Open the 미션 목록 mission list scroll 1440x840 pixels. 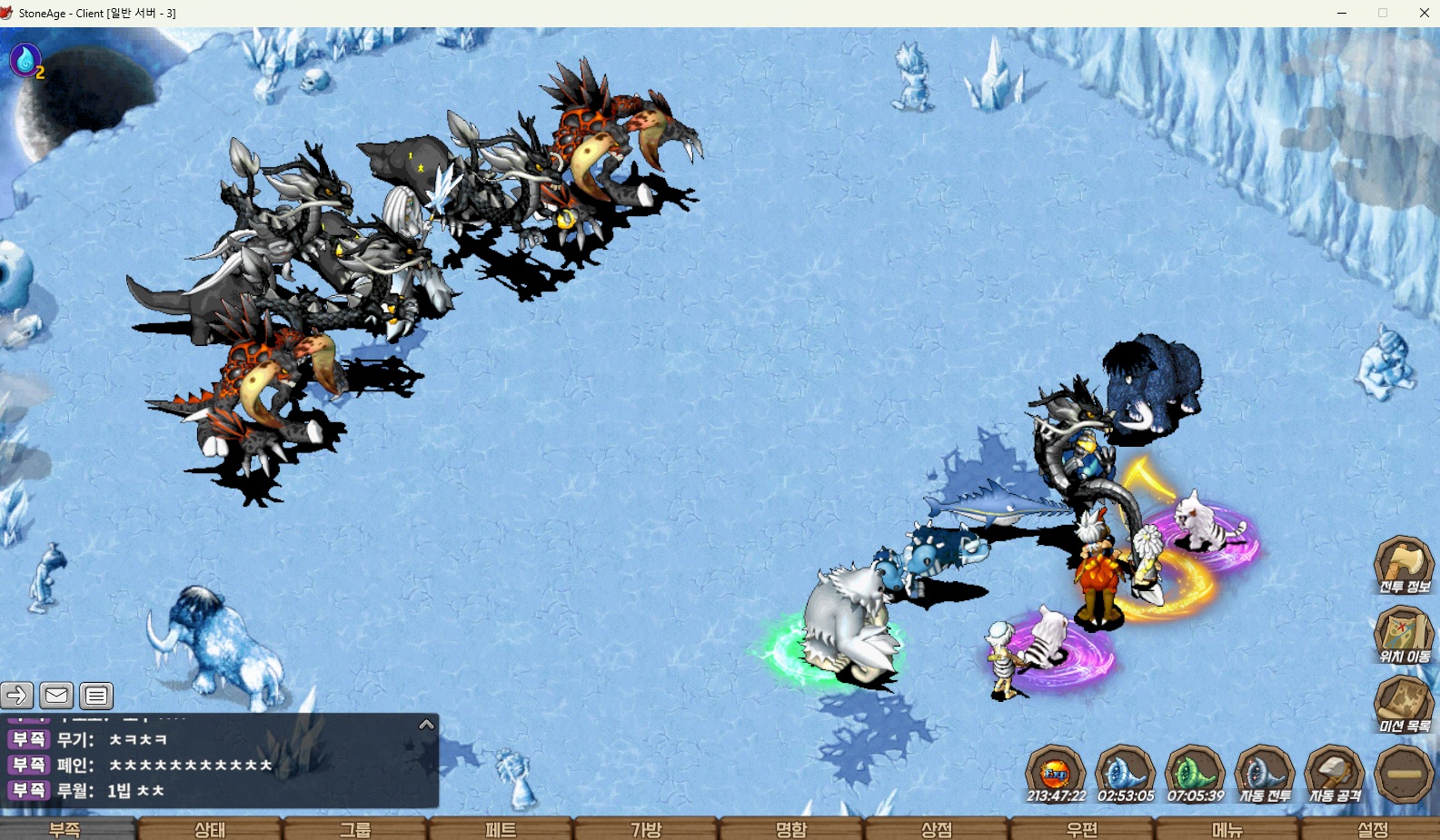tap(1404, 704)
